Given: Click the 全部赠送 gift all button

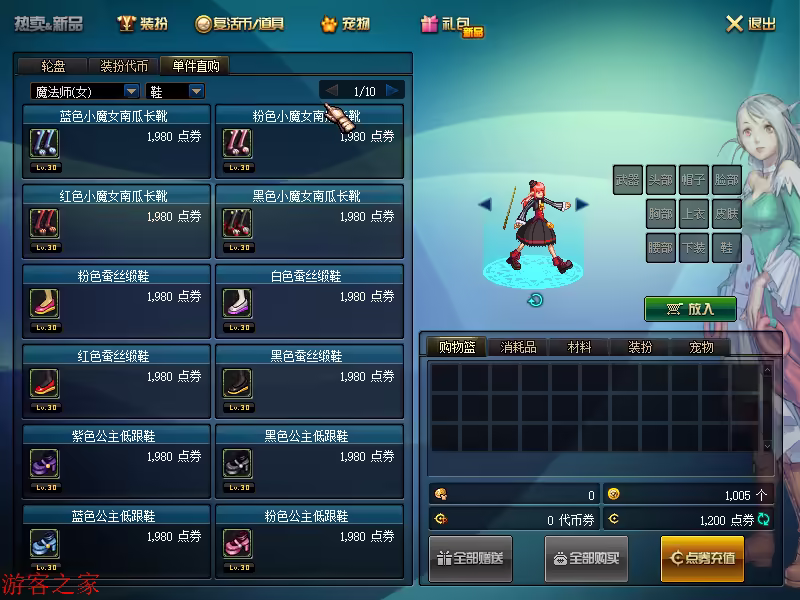Looking at the screenshot, I should pyautogui.click(x=470, y=558).
